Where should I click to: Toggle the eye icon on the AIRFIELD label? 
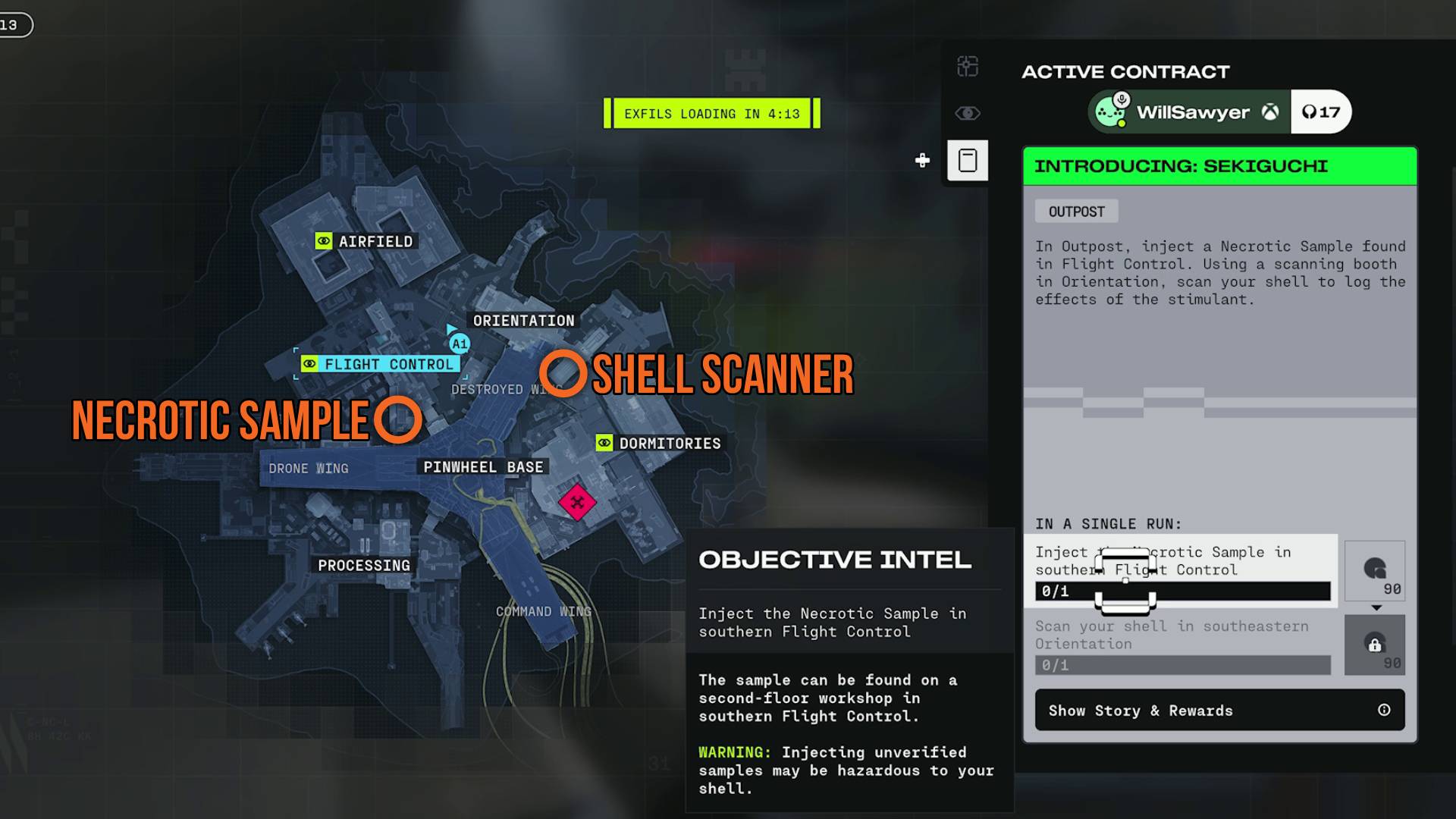pos(325,241)
